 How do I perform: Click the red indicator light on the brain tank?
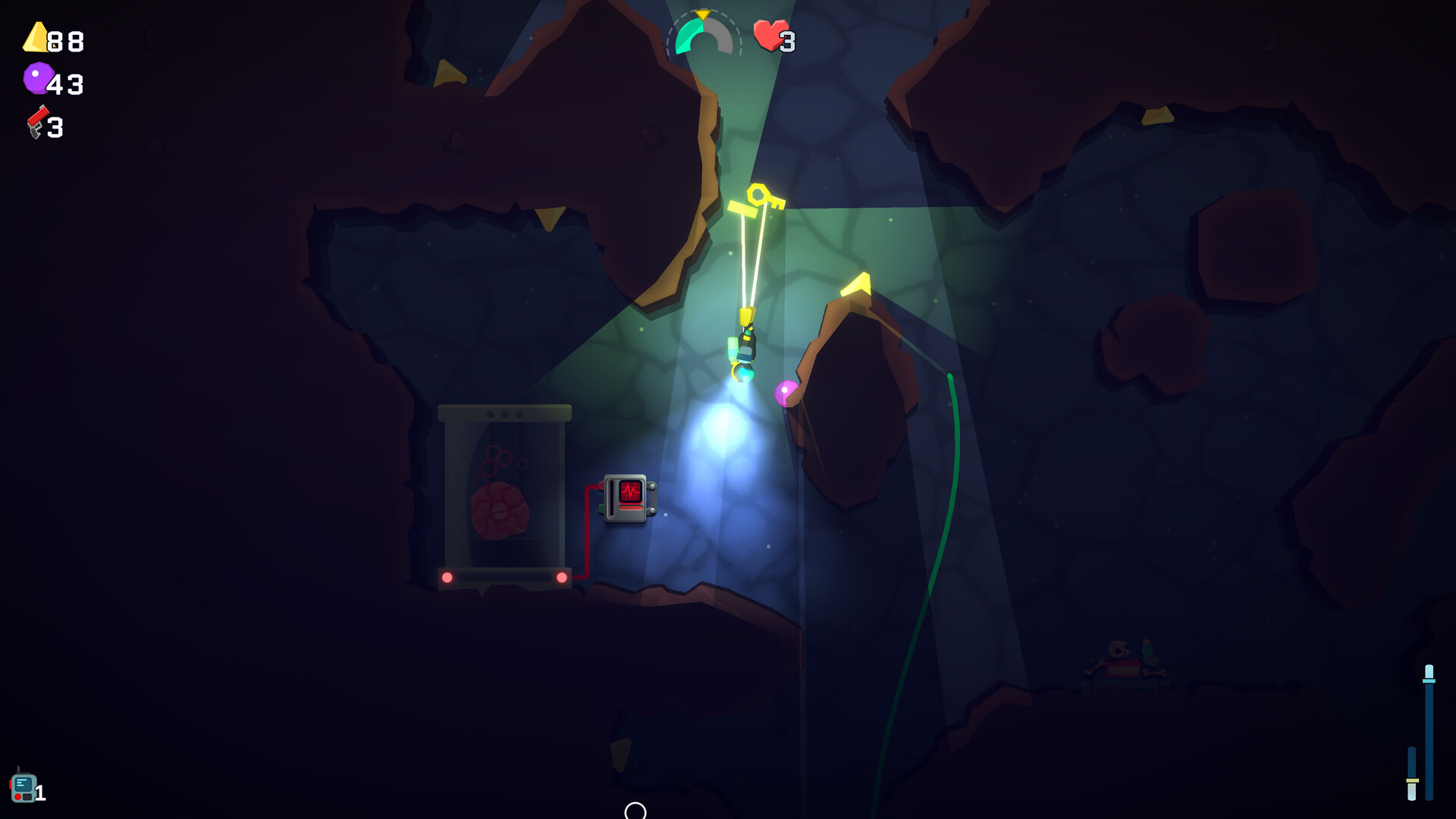click(447, 576)
